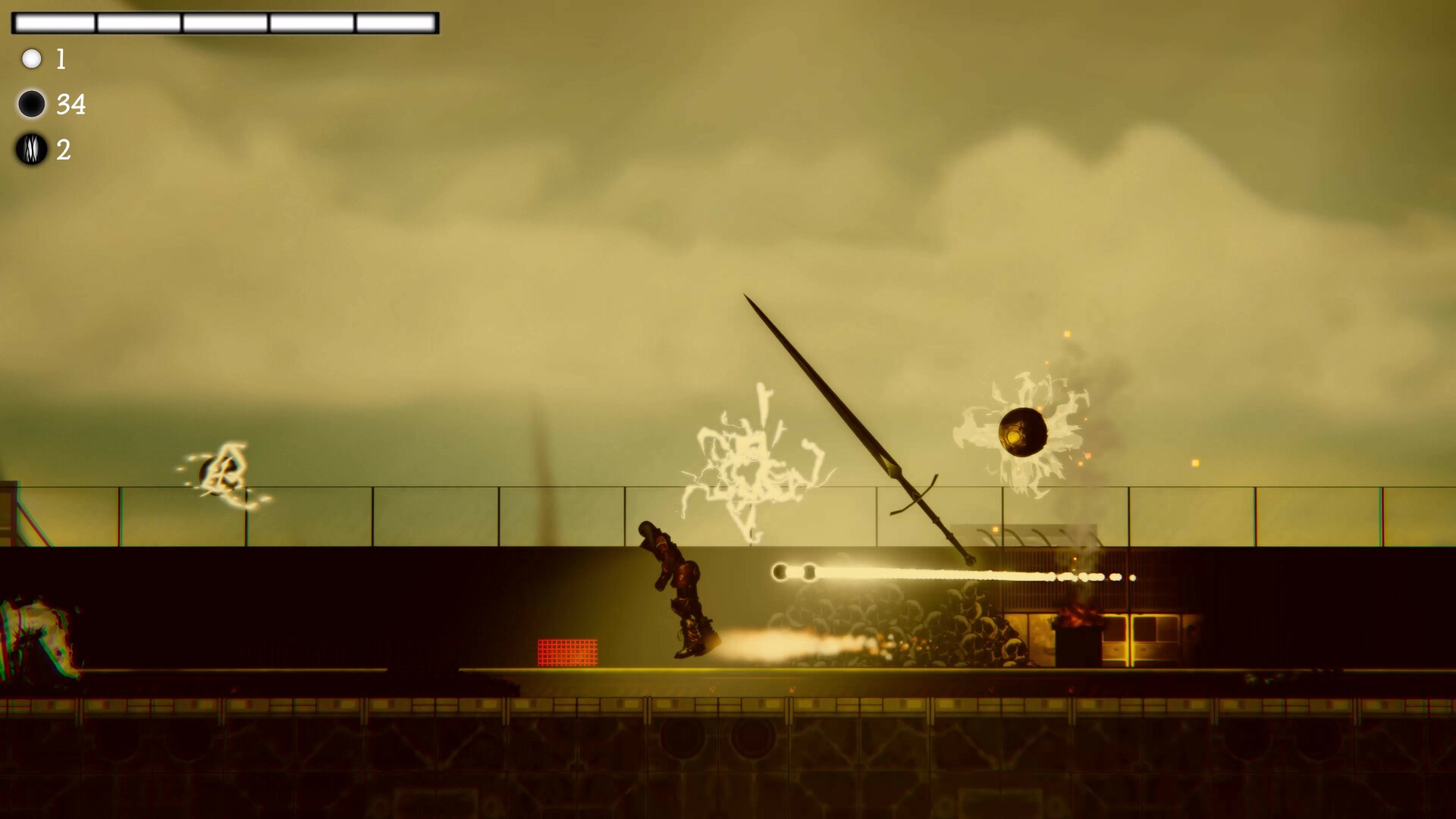The image size is (1456, 819).
Task: Toggle the first health bar segment
Action: point(53,23)
